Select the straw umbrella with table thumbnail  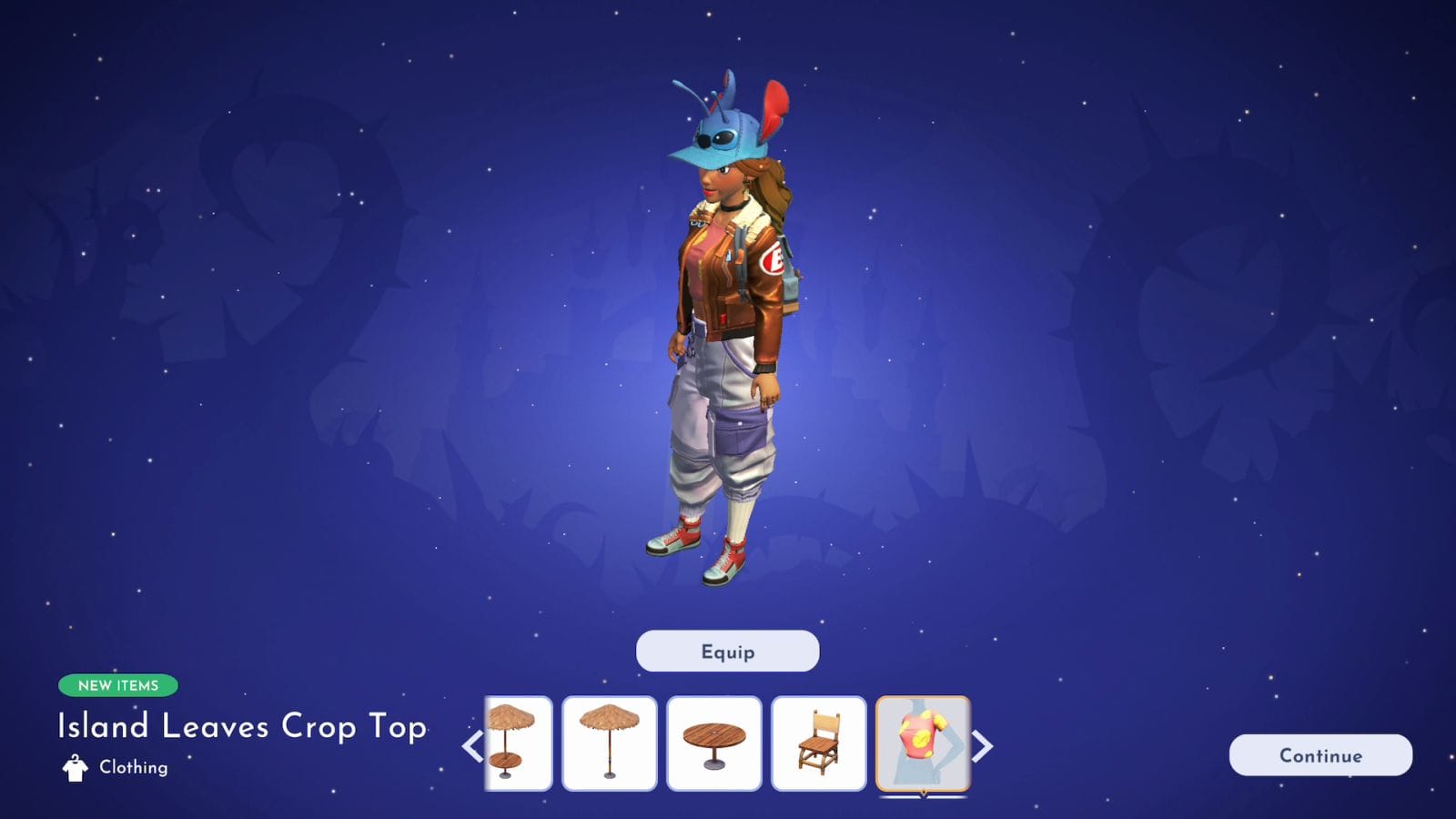coord(520,743)
